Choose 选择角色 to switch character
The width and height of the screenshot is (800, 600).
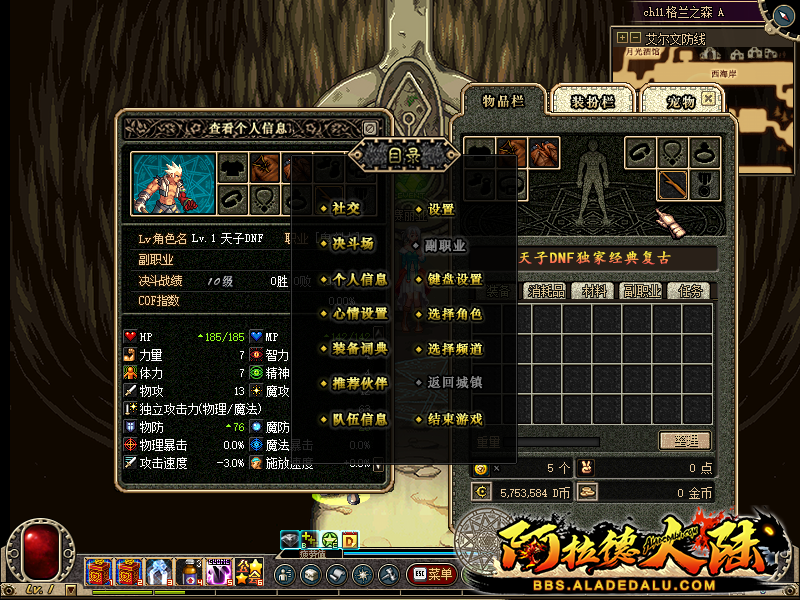coord(454,314)
